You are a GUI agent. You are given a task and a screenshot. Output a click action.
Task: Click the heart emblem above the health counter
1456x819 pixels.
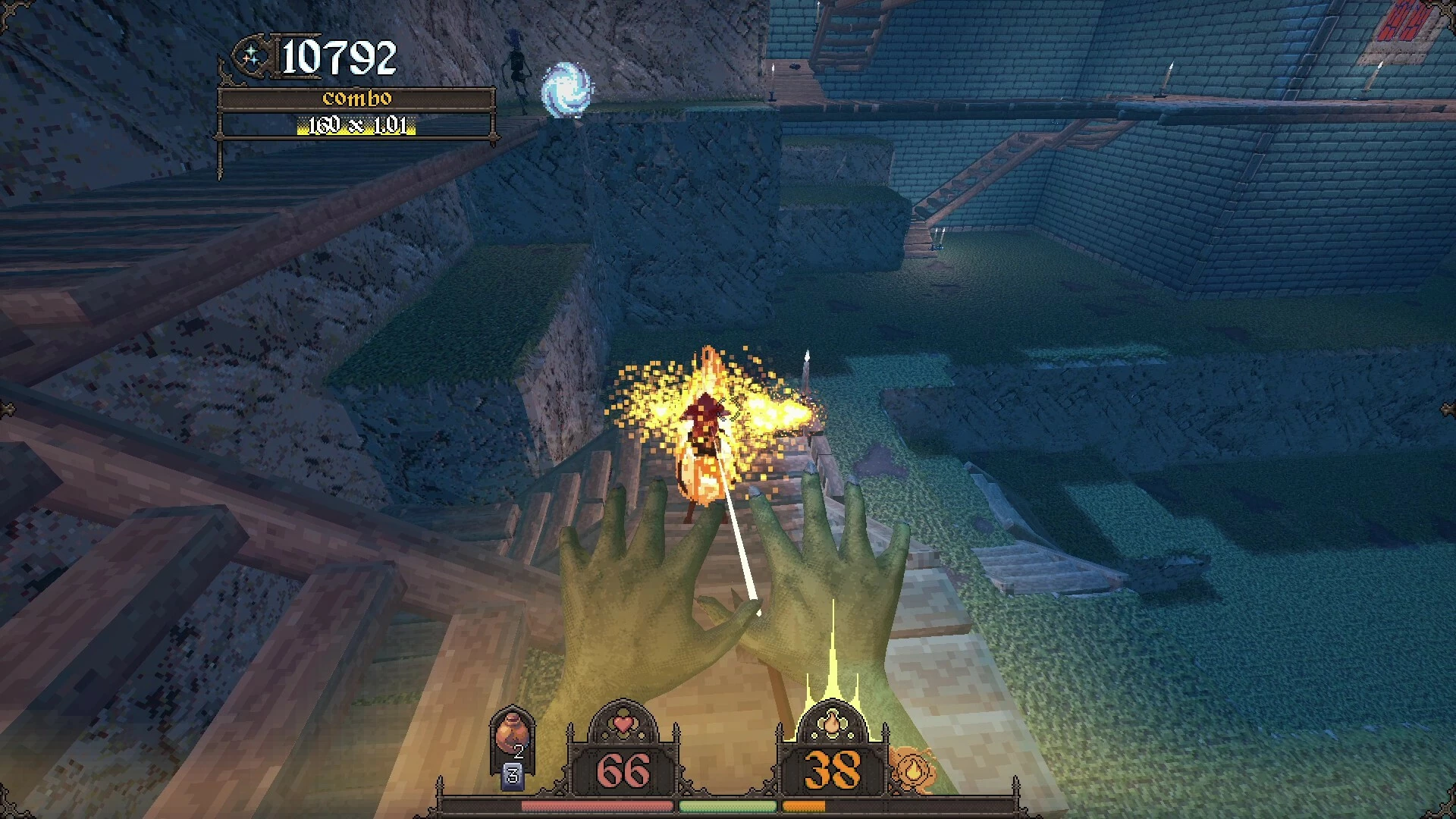623,723
